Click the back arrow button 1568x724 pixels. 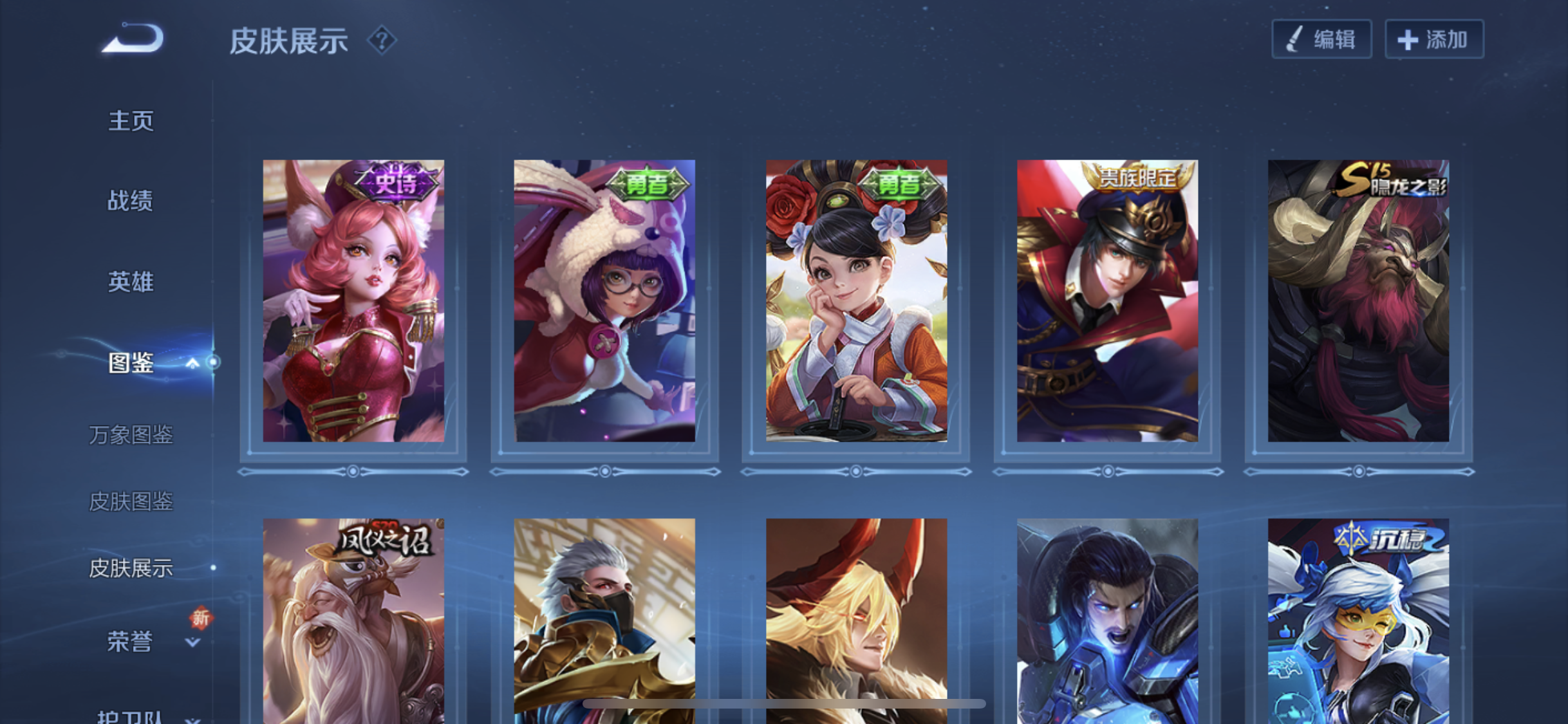click(135, 39)
